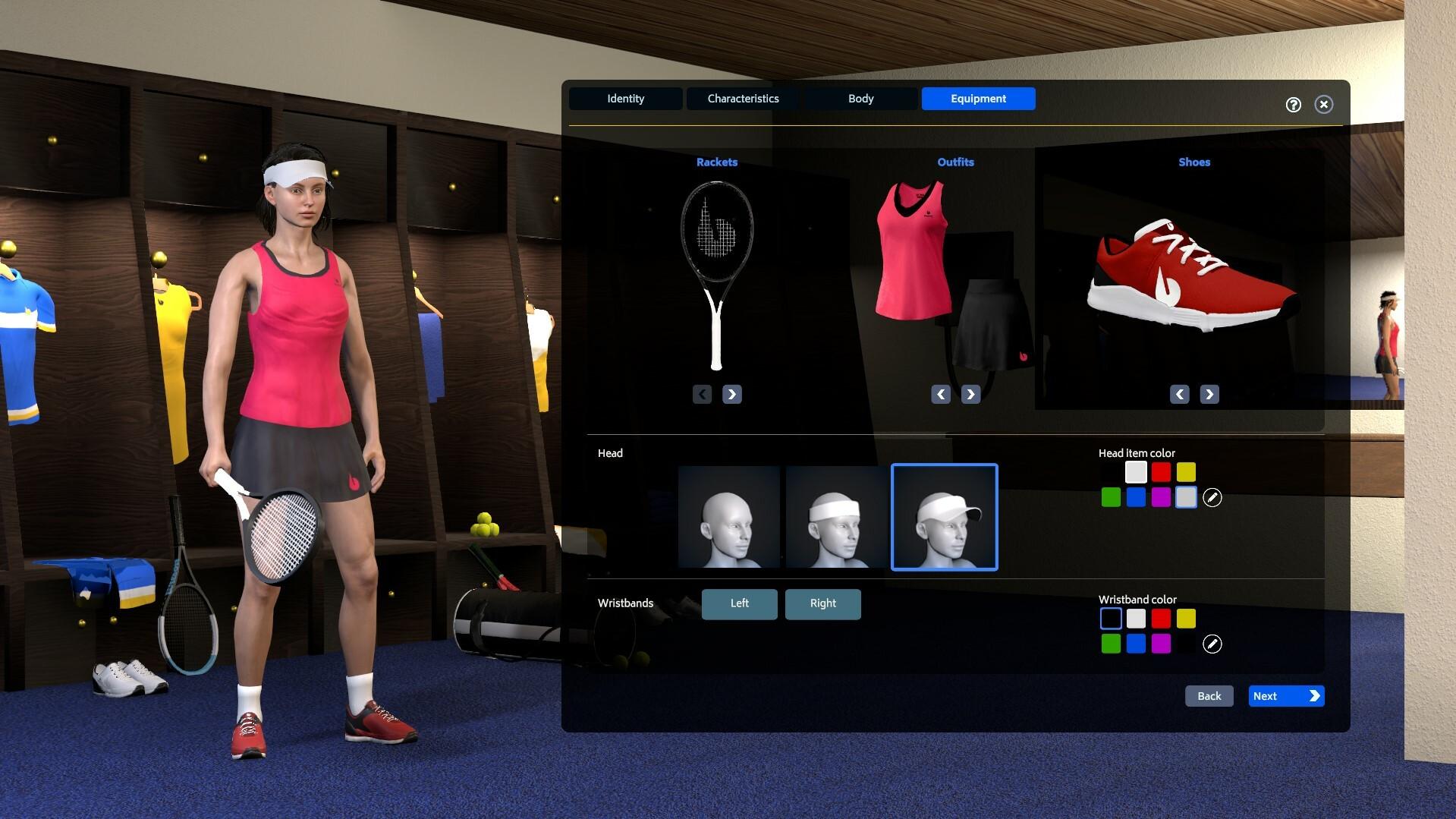Click the Back button
The width and height of the screenshot is (1456, 819).
(x=1208, y=695)
